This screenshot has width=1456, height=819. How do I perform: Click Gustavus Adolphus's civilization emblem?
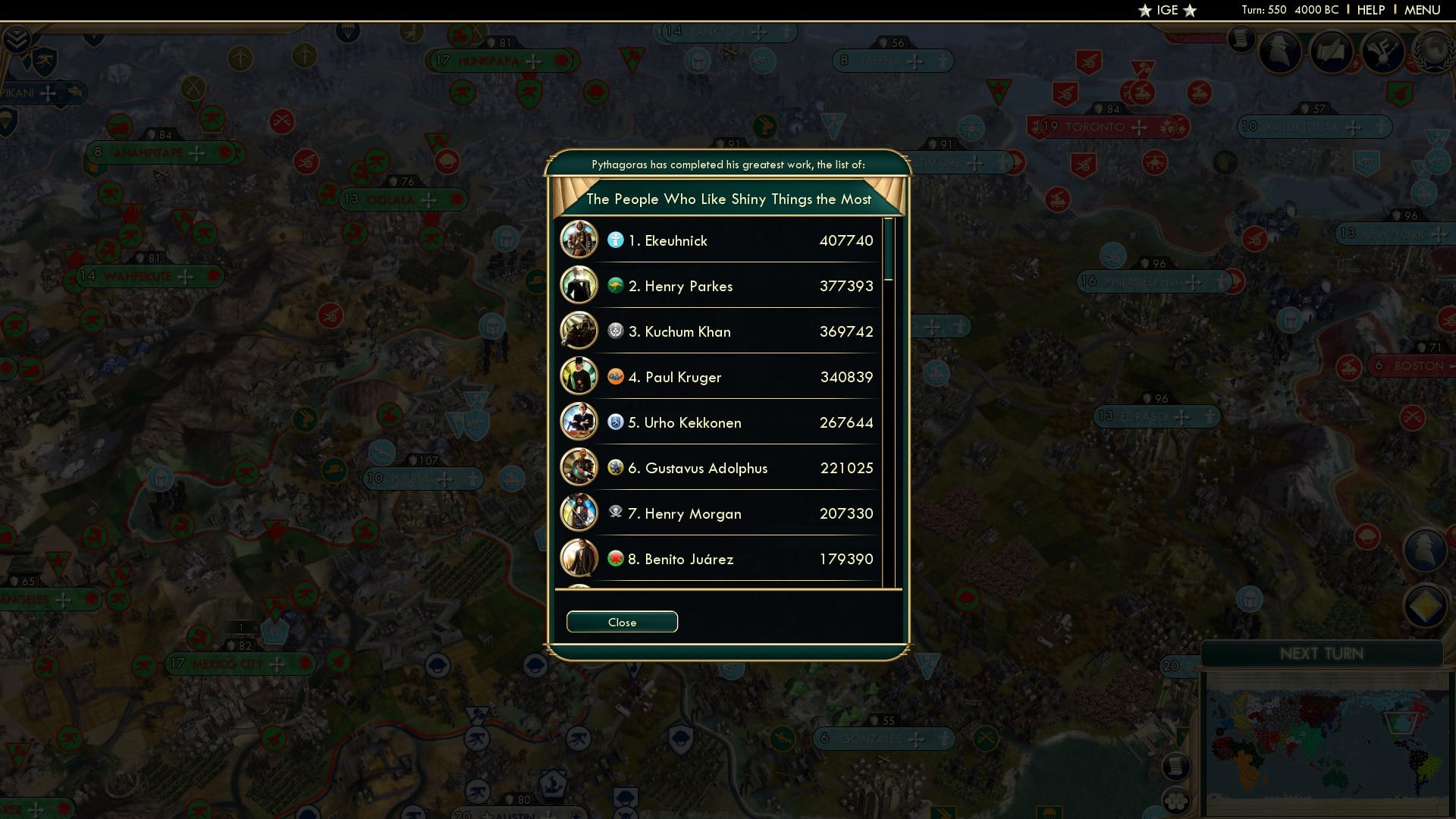617,468
